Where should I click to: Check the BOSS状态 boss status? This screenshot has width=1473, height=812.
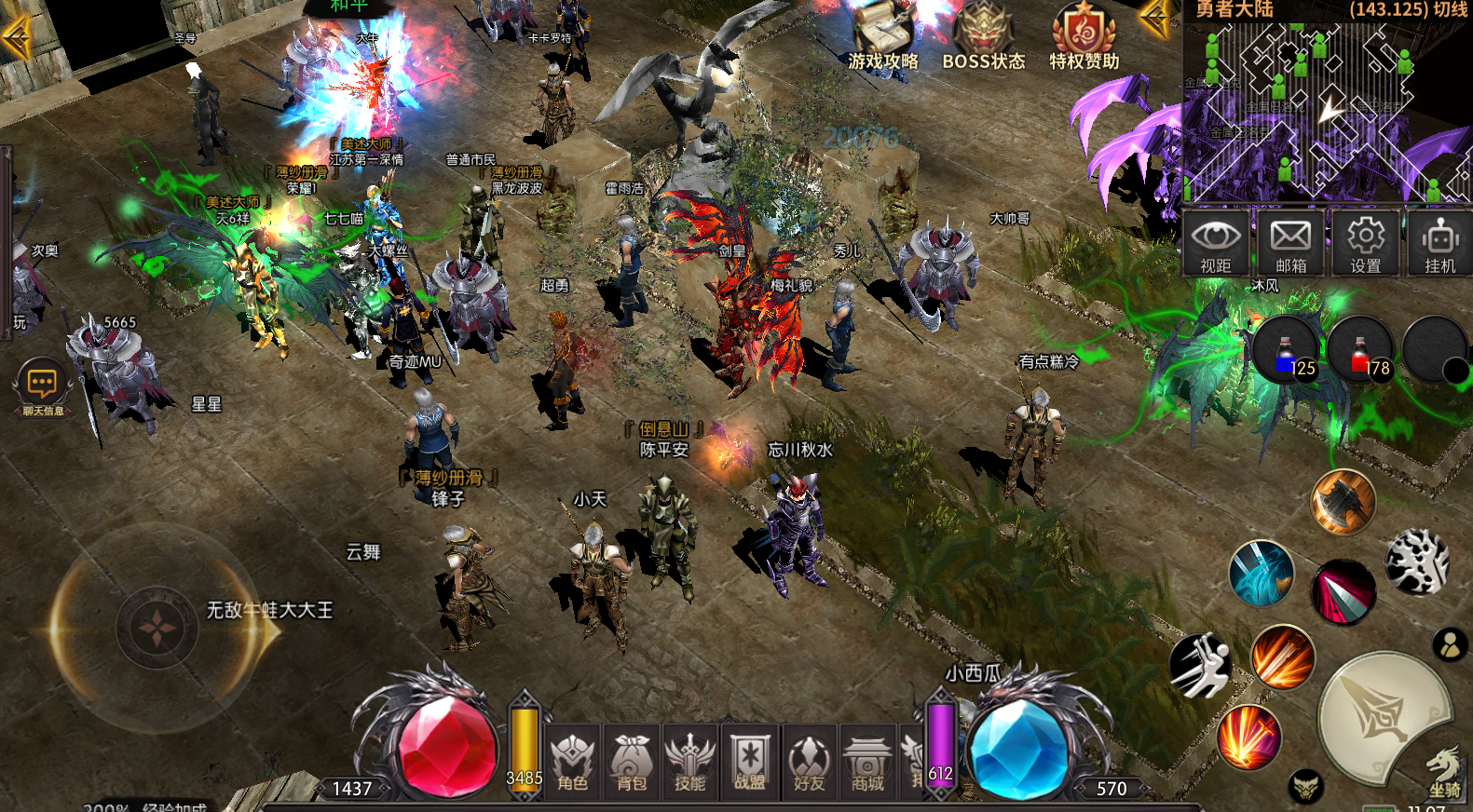(983, 39)
